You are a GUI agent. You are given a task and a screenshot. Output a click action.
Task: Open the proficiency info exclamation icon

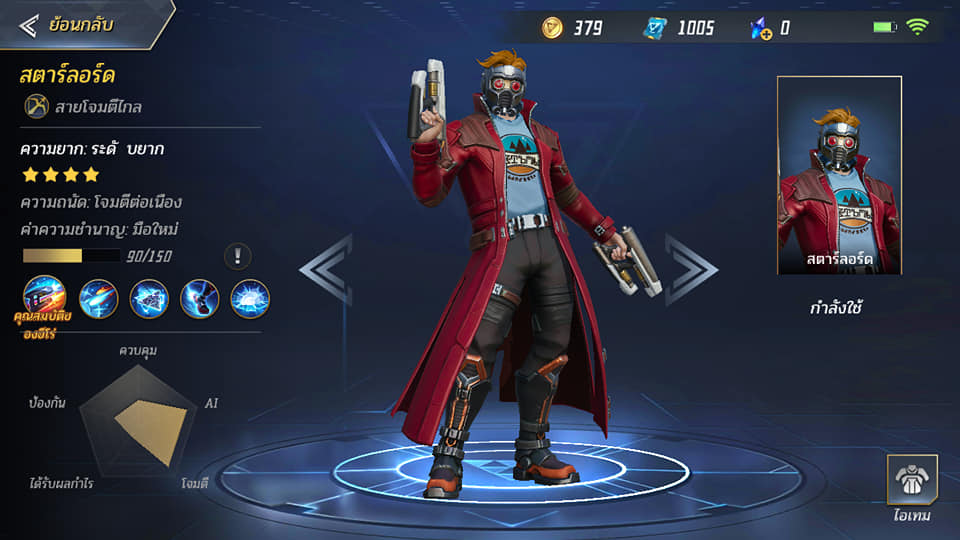238,256
